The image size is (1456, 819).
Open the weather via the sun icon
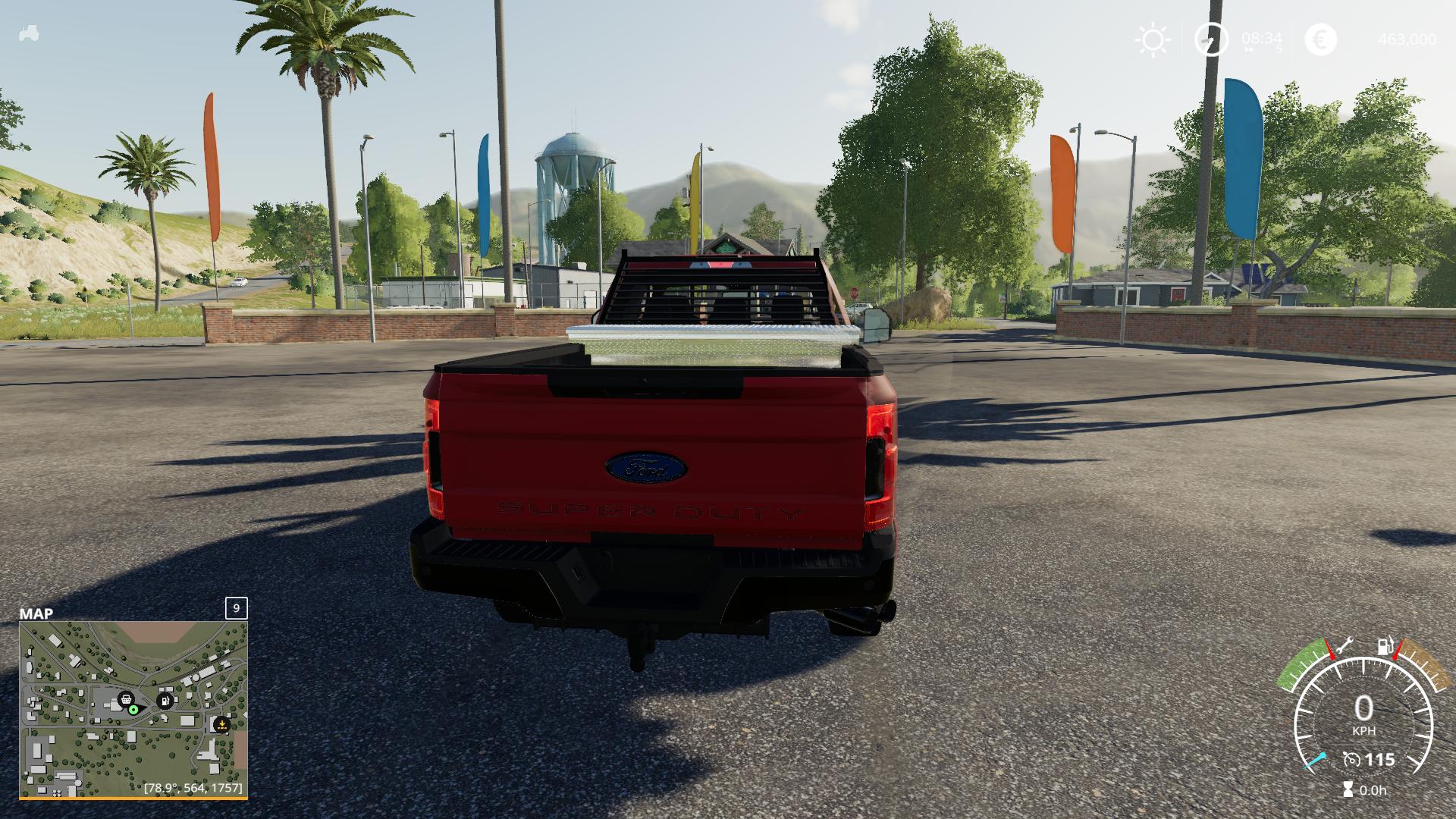pos(1153,39)
